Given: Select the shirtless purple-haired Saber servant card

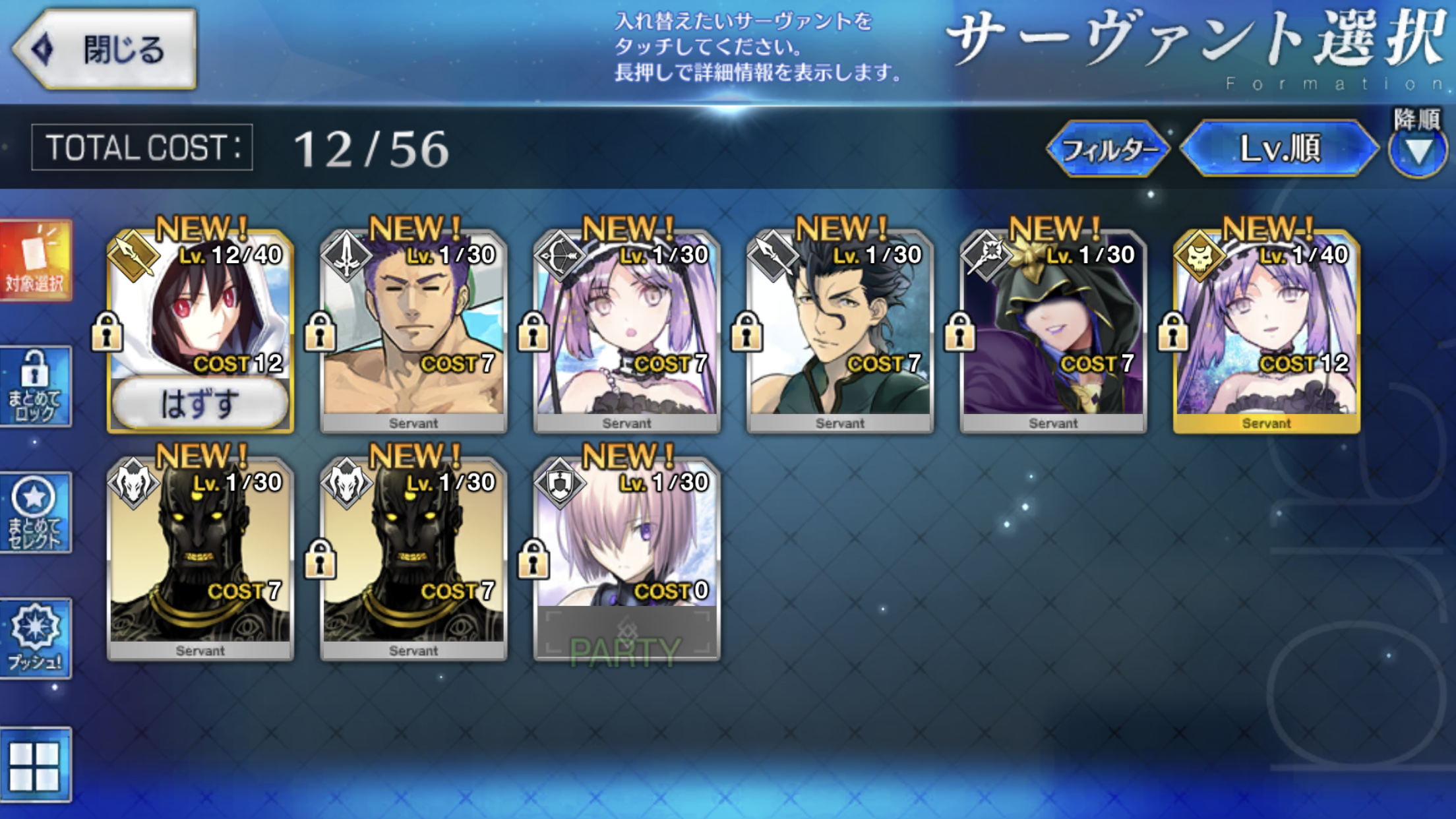Looking at the screenshot, I should click(x=413, y=330).
